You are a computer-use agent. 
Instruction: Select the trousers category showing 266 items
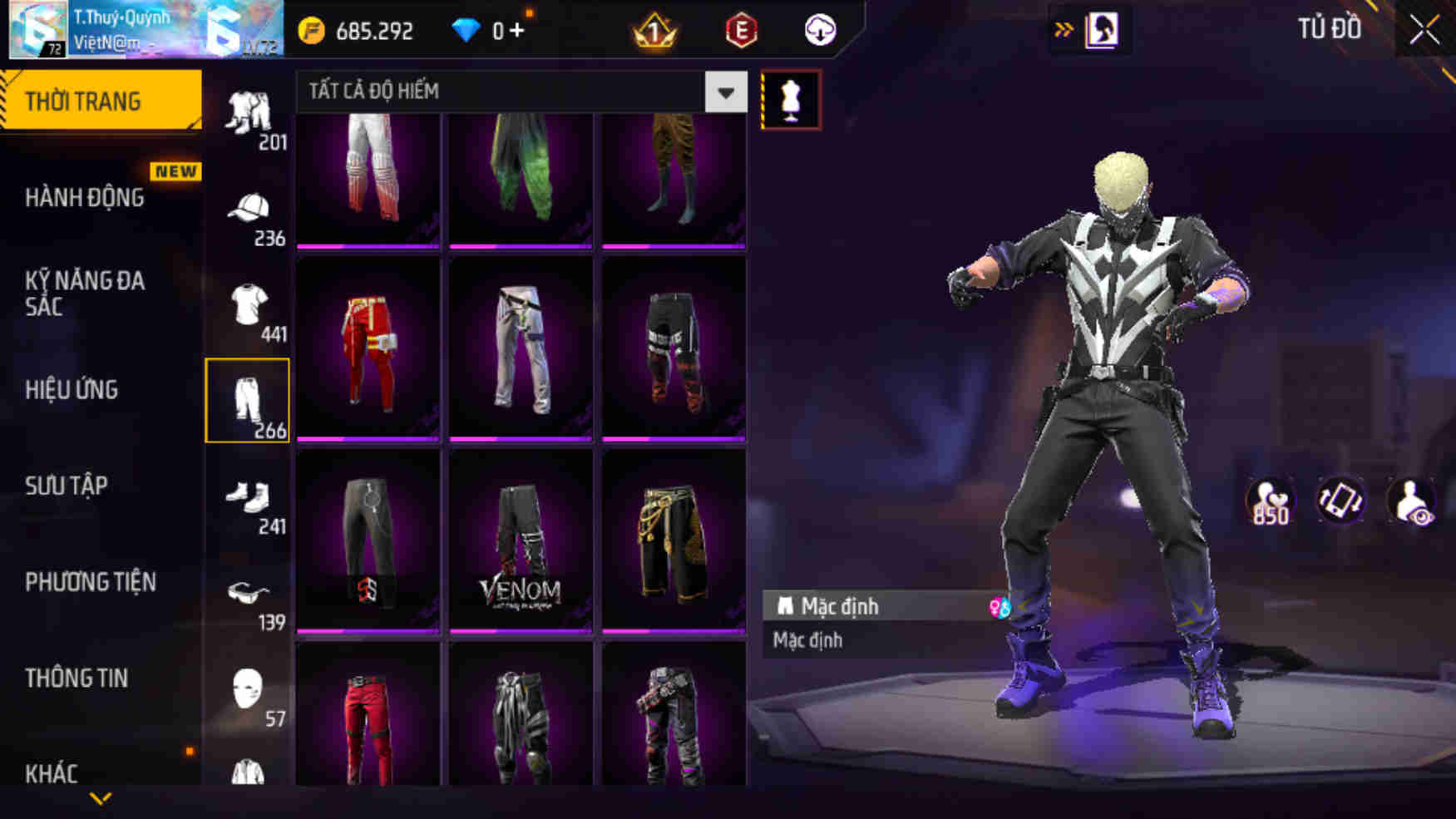coord(248,399)
